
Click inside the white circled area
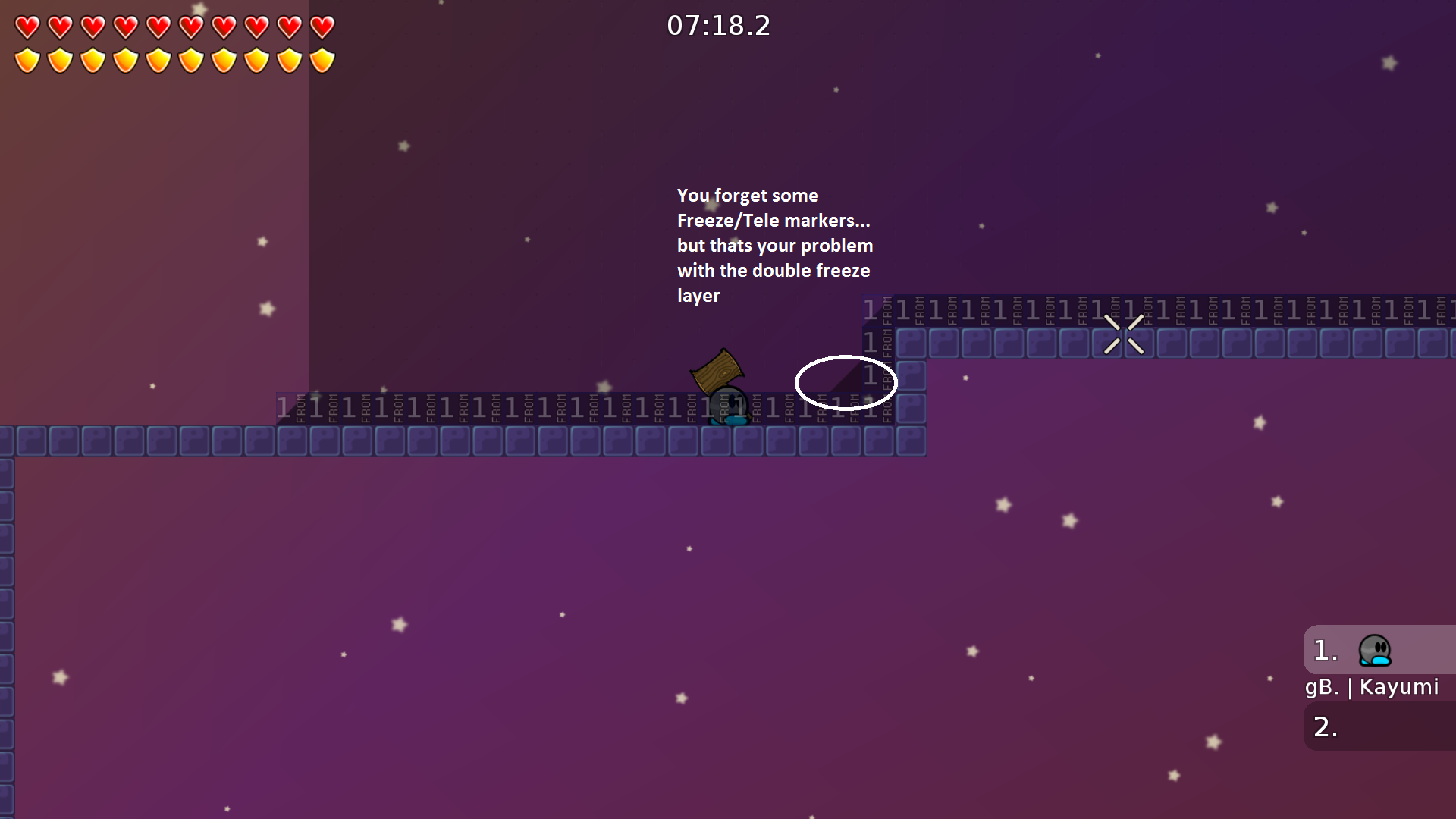coord(845,383)
